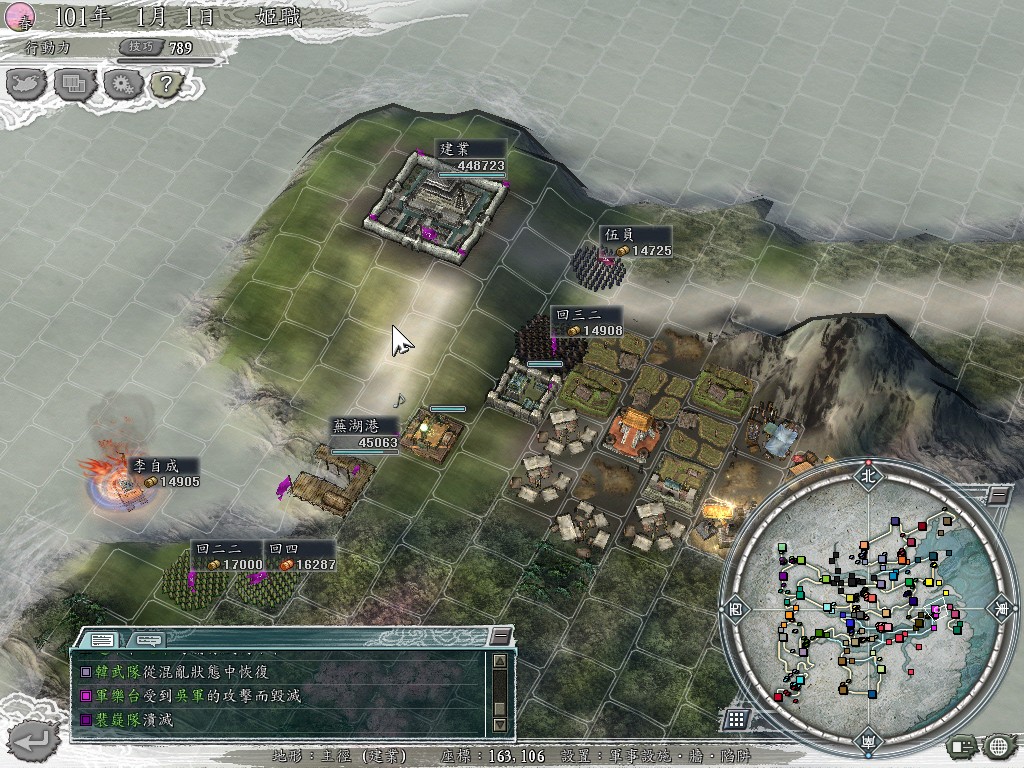
Task: Click the 技巧 technique points button
Action: pyautogui.click(x=138, y=47)
